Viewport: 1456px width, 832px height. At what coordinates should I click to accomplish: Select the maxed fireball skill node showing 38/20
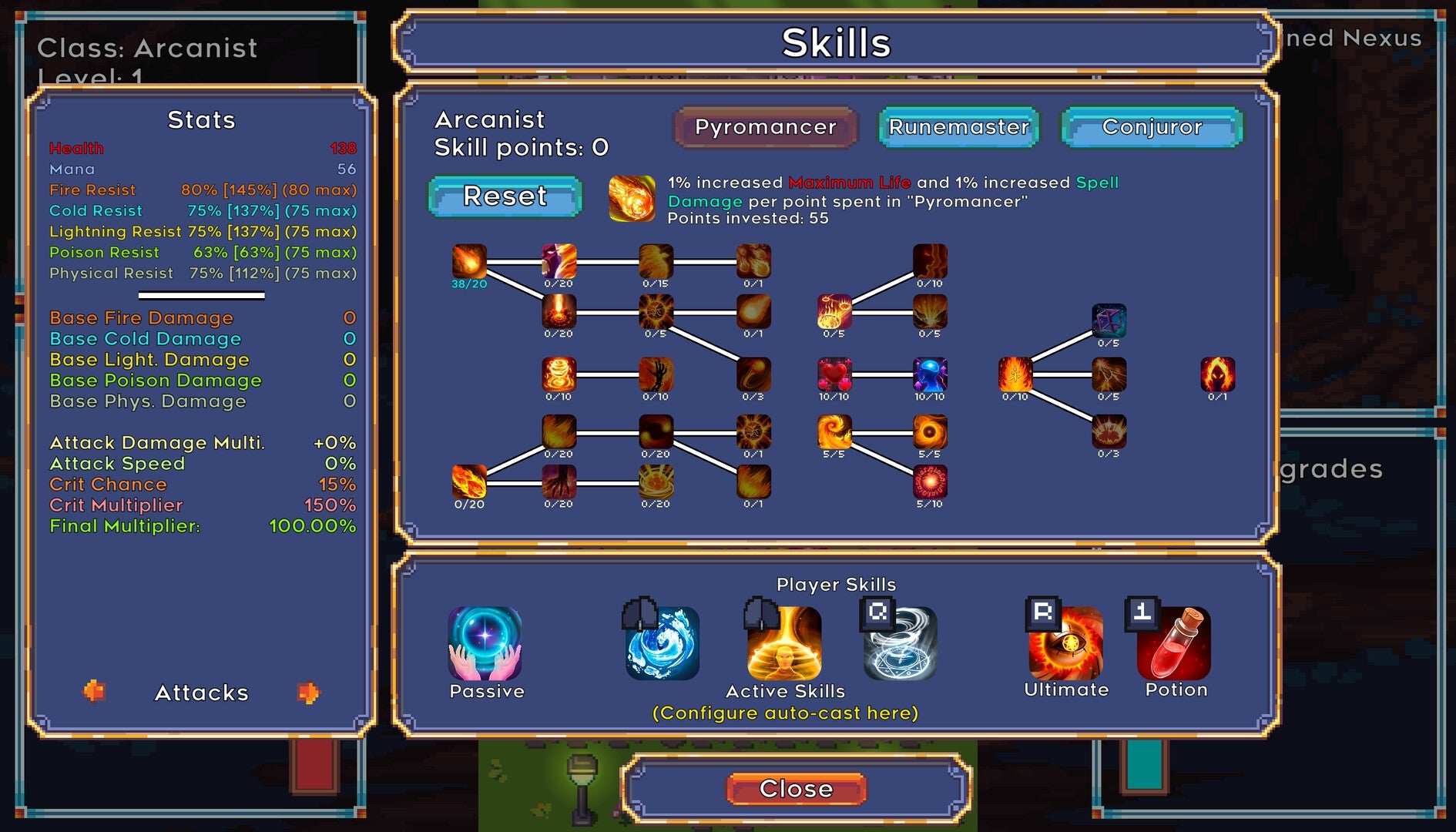[470, 262]
